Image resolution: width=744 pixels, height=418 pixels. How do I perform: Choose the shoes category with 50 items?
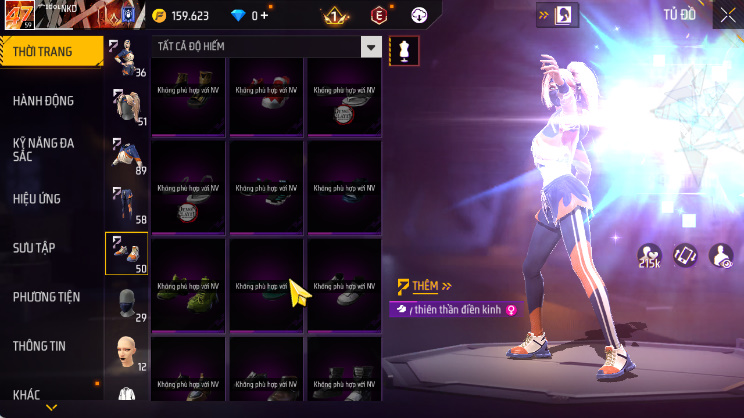click(x=127, y=253)
